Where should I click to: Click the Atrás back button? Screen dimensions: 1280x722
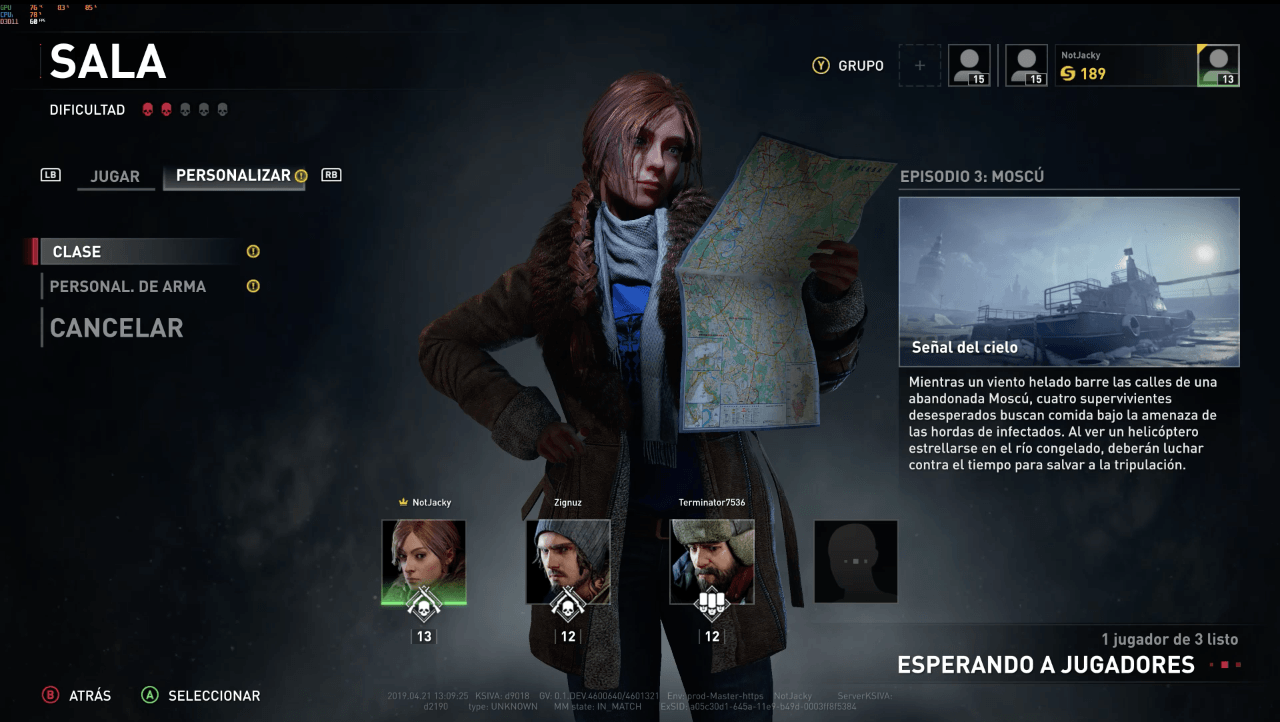(76, 695)
